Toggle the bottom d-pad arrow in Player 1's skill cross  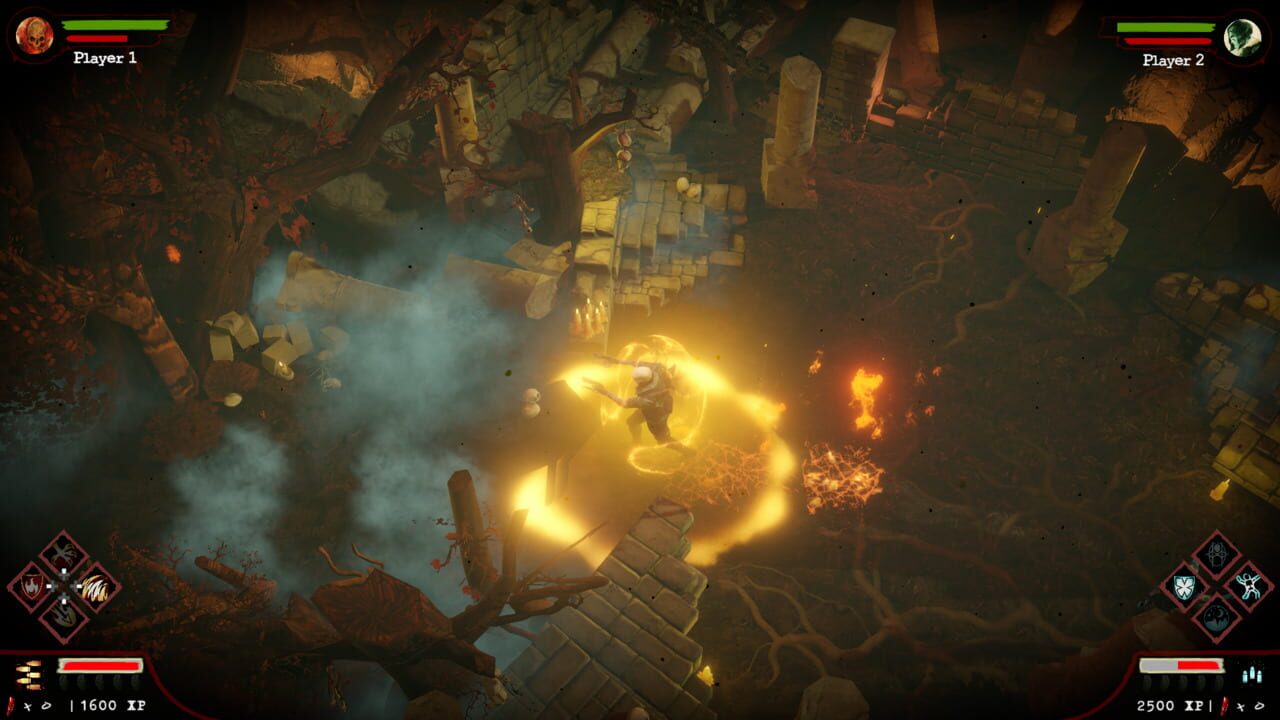pyautogui.click(x=64, y=599)
